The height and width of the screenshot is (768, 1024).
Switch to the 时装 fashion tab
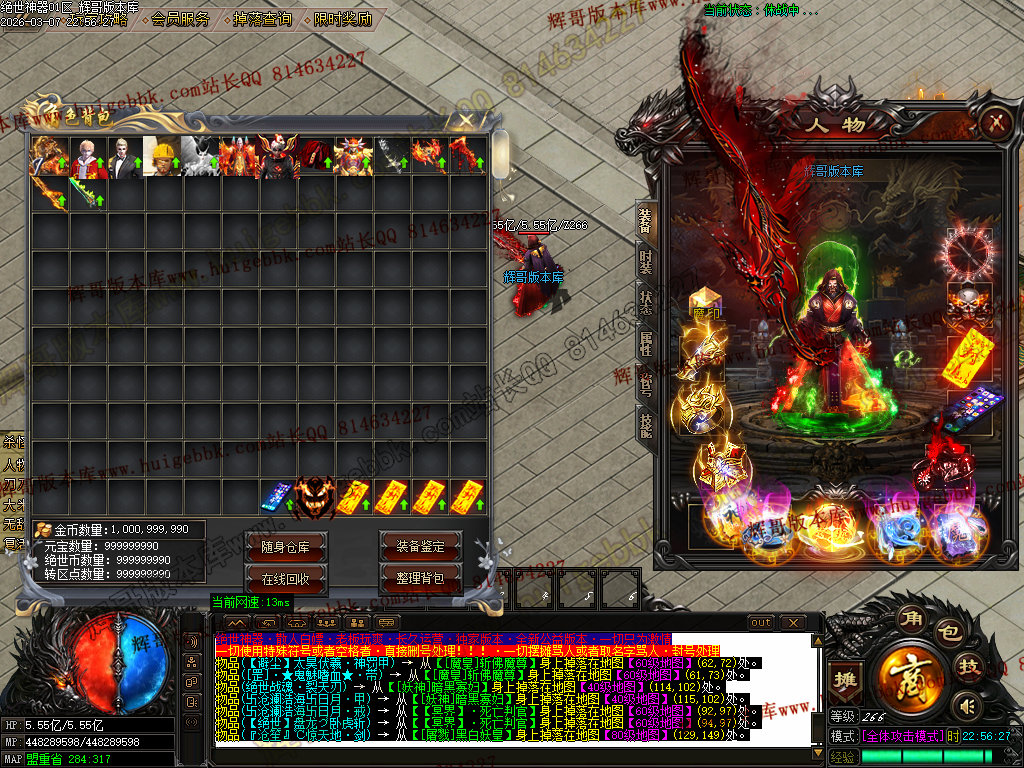click(646, 262)
